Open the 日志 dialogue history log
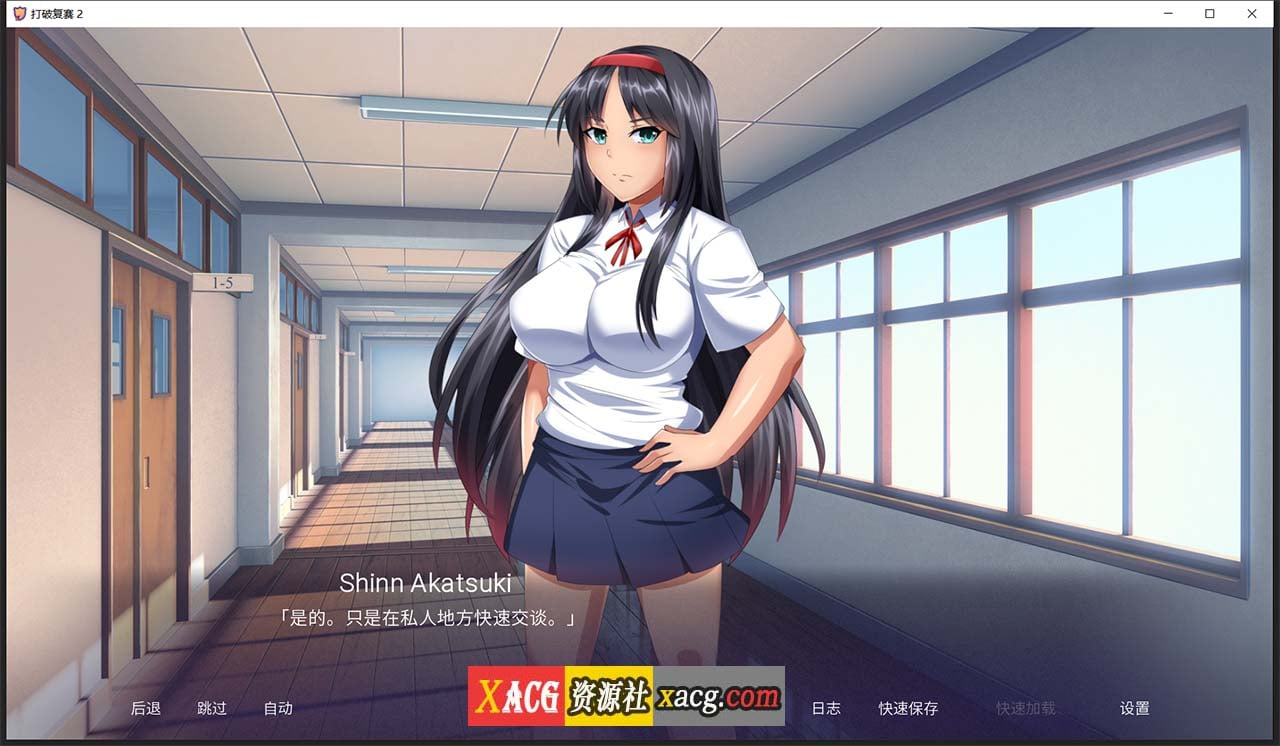 [827, 708]
